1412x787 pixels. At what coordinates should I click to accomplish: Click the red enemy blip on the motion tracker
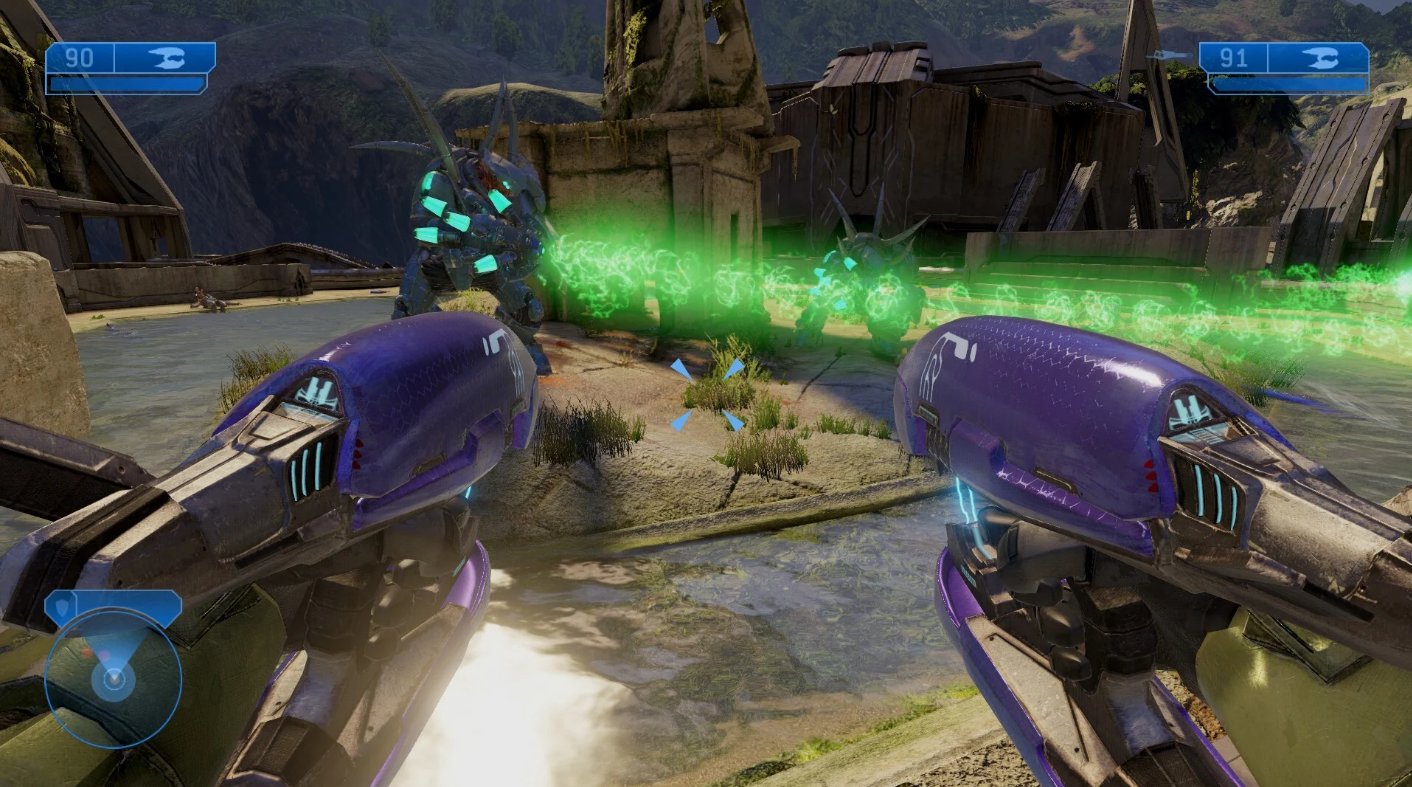(x=104, y=653)
